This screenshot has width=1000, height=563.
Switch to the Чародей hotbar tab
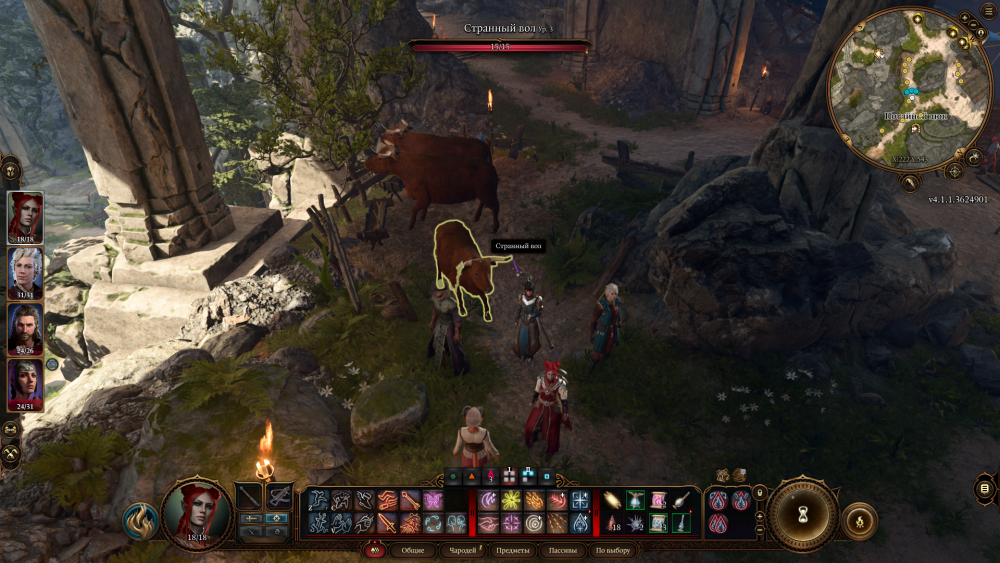pyautogui.click(x=462, y=551)
